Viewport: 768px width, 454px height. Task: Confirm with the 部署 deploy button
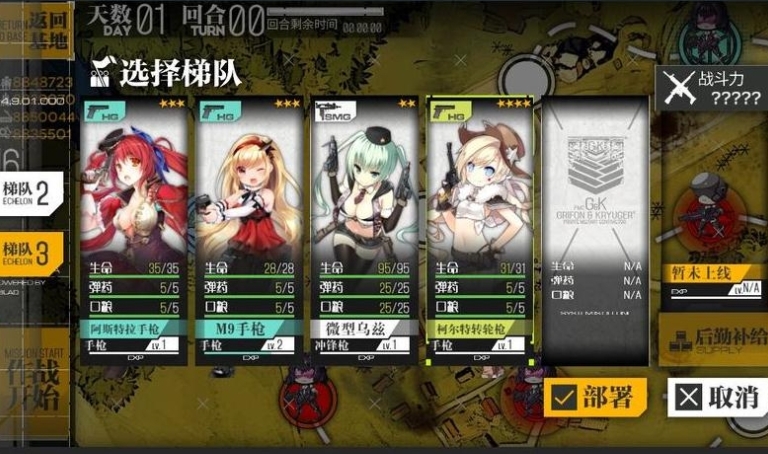(596, 397)
